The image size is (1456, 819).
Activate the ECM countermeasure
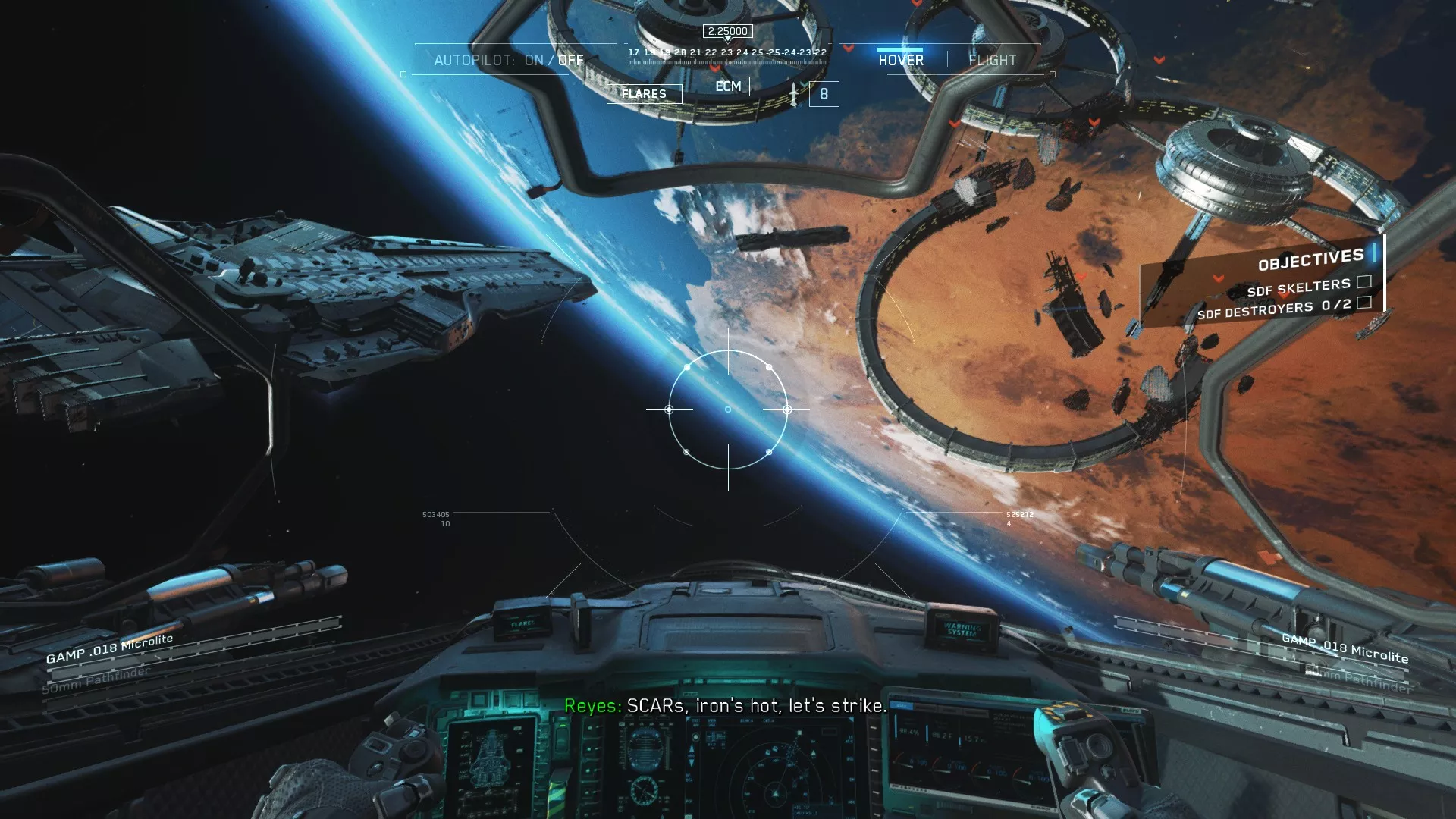[x=728, y=86]
